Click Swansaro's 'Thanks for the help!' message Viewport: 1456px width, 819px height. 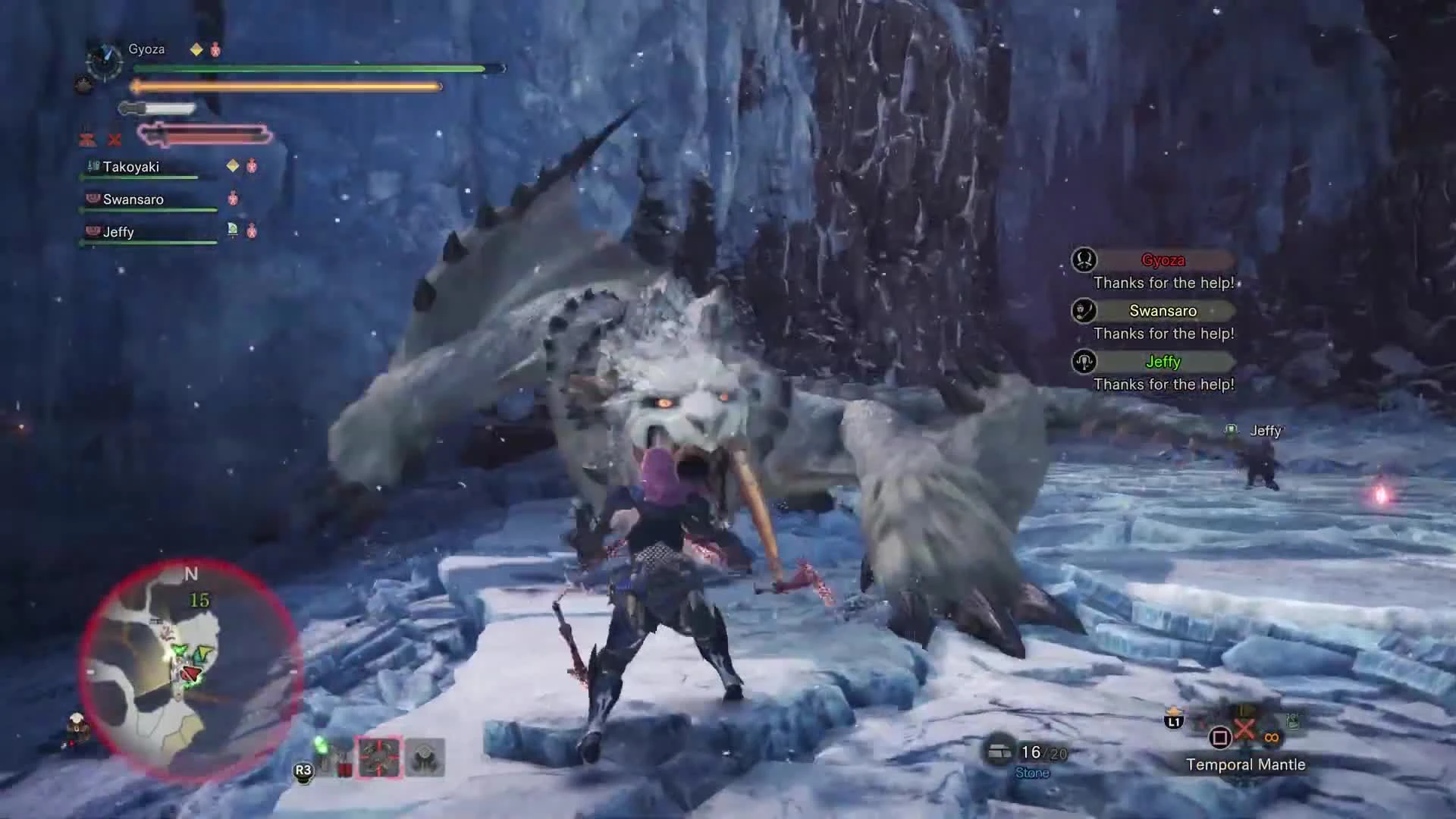pyautogui.click(x=1165, y=333)
